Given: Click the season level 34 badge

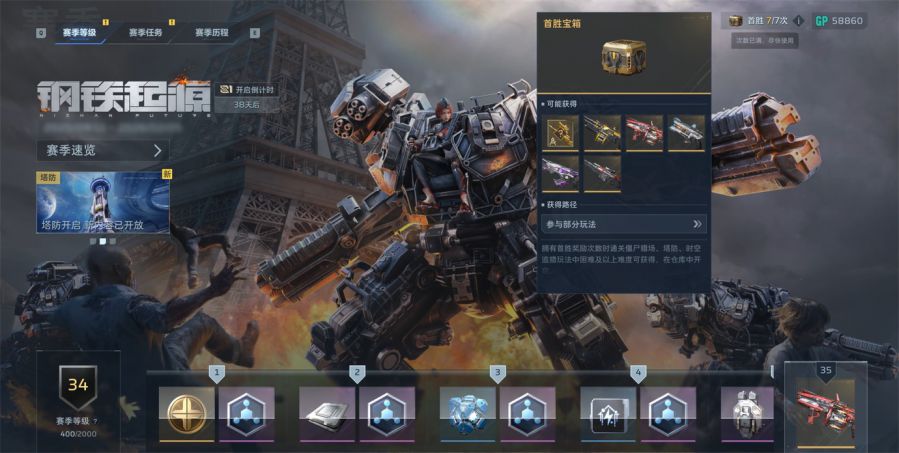Looking at the screenshot, I should (x=78, y=383).
